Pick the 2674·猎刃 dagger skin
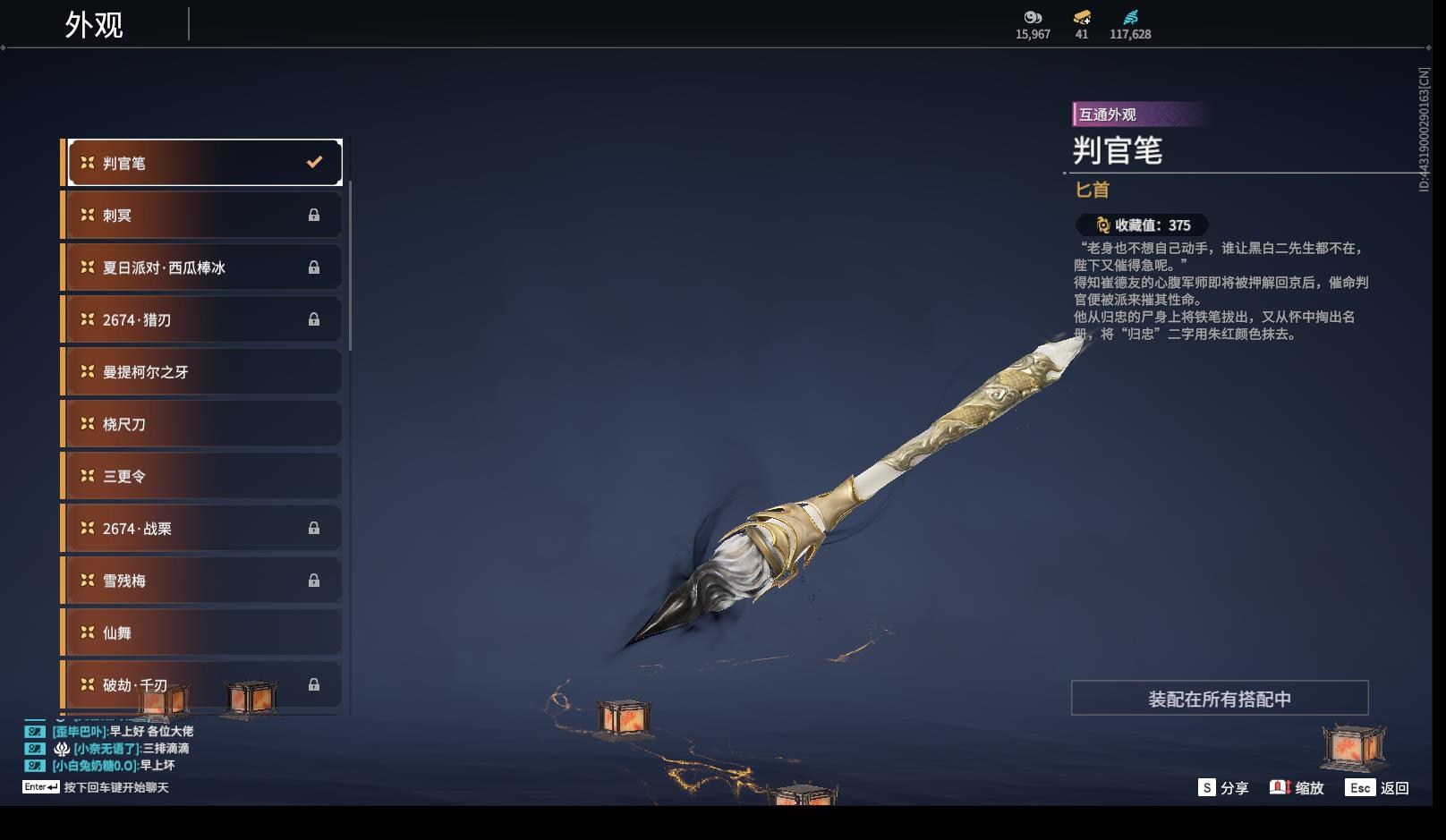This screenshot has width=1446, height=840. 205,319
